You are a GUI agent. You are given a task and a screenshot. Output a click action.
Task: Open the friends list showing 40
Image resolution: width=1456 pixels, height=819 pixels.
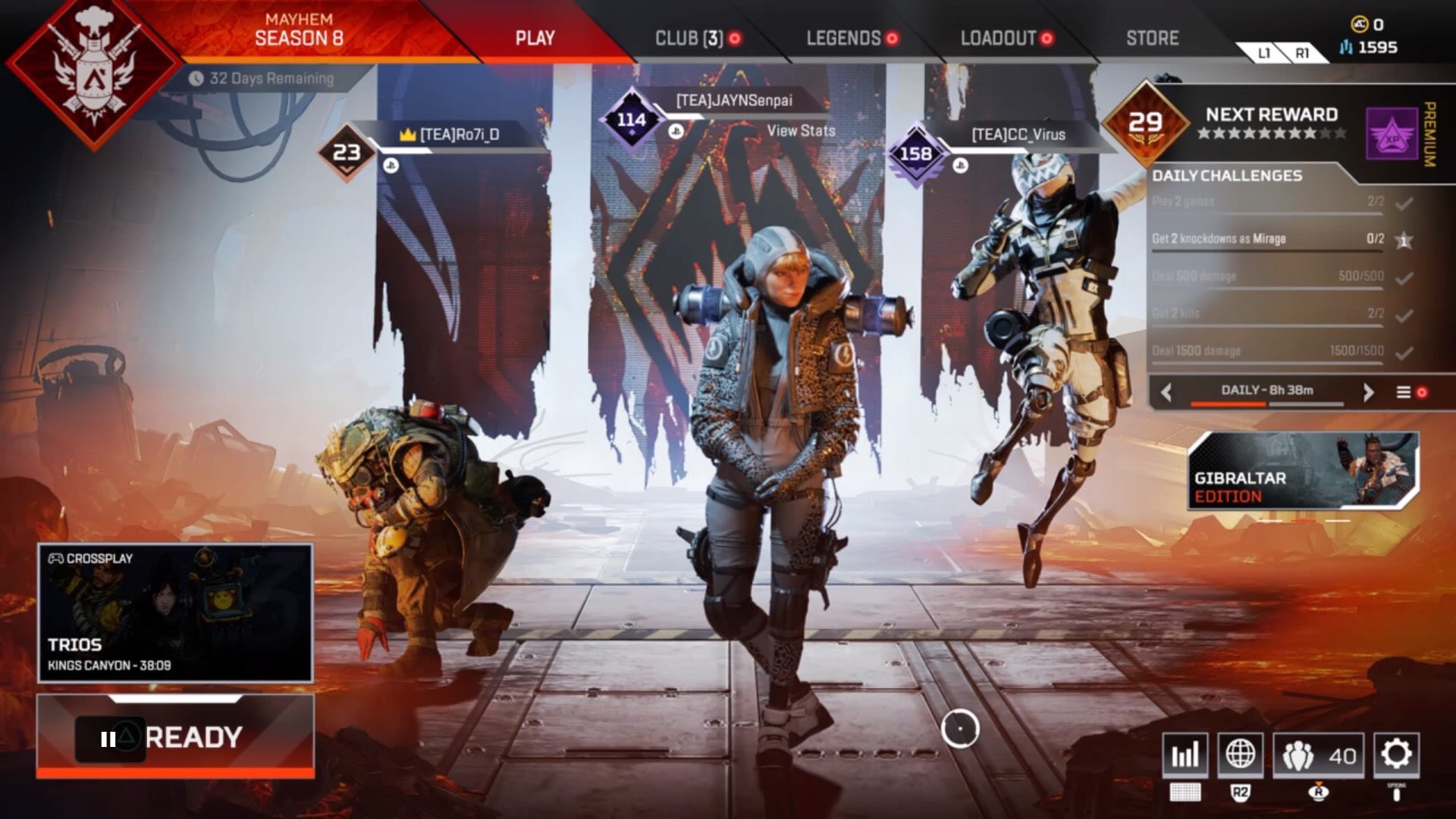tap(1319, 755)
